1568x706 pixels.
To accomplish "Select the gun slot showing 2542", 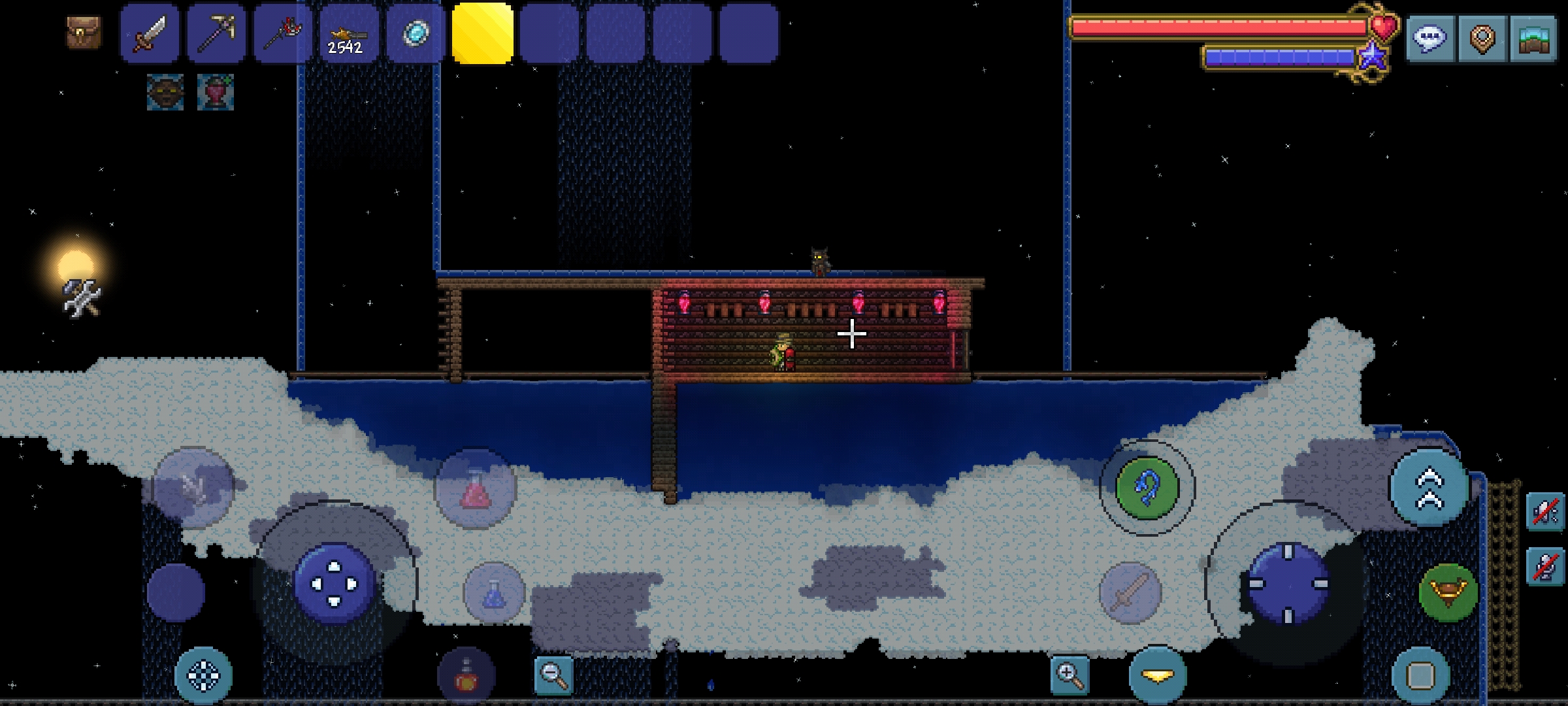I will point(349,34).
